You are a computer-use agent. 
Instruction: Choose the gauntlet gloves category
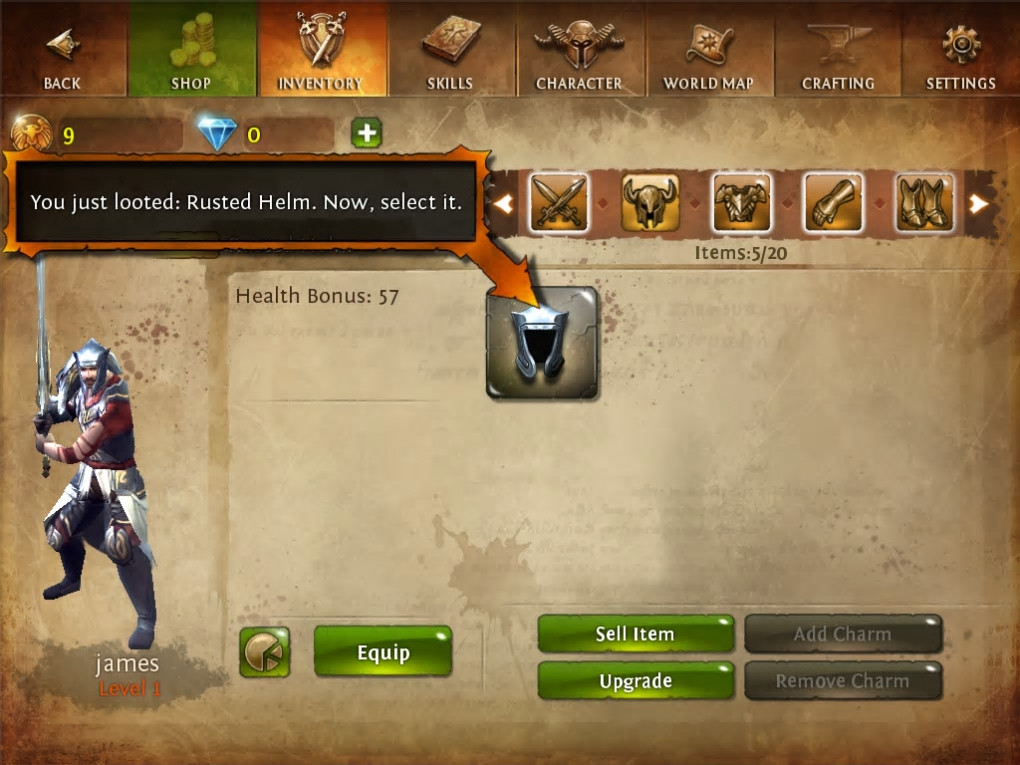(x=834, y=203)
